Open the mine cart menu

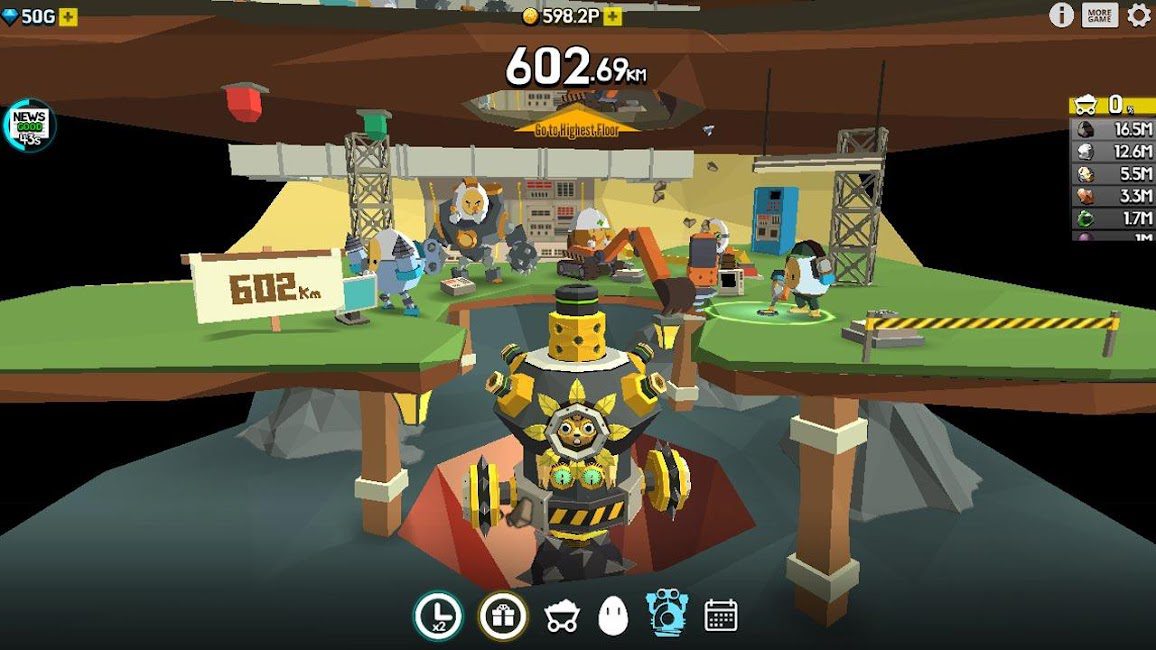pos(562,618)
